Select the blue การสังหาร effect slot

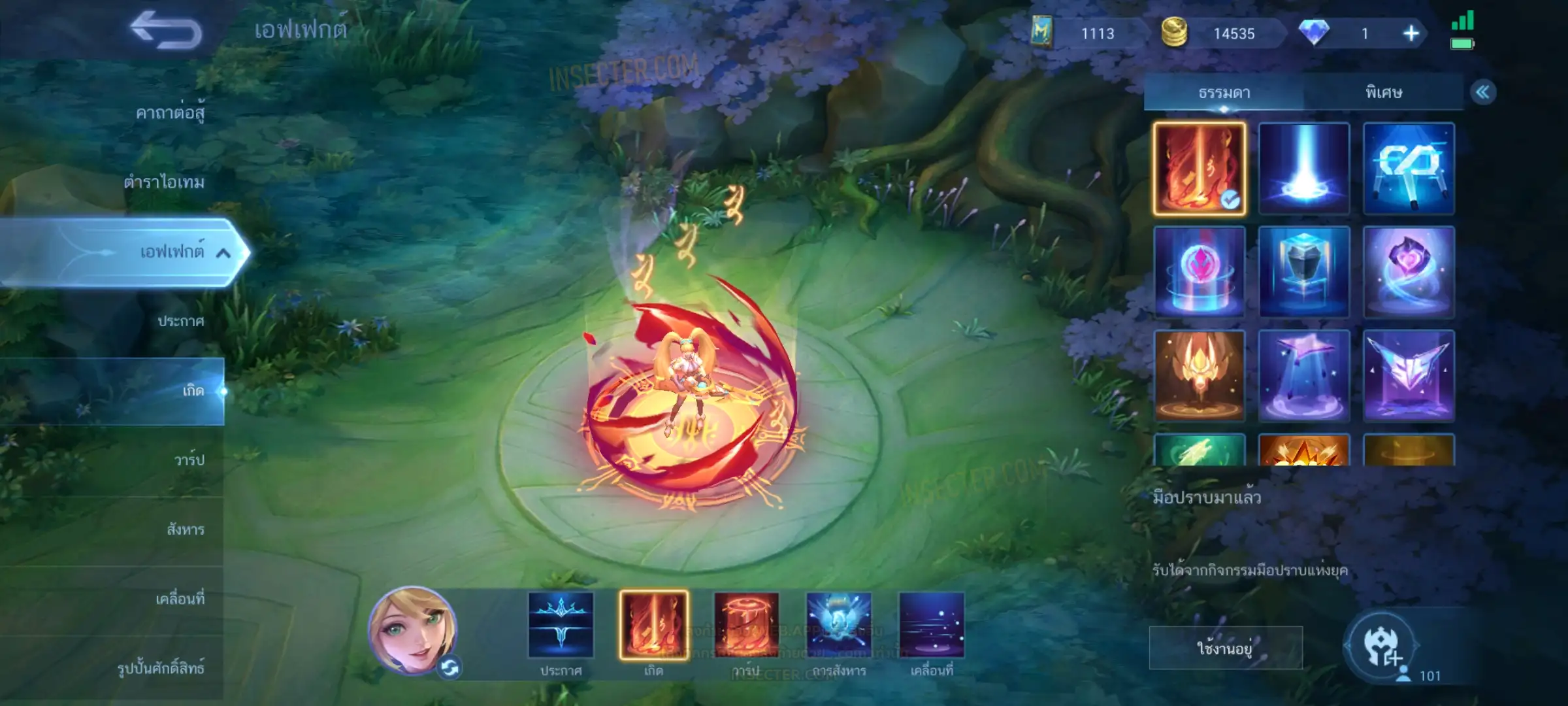[839, 625]
